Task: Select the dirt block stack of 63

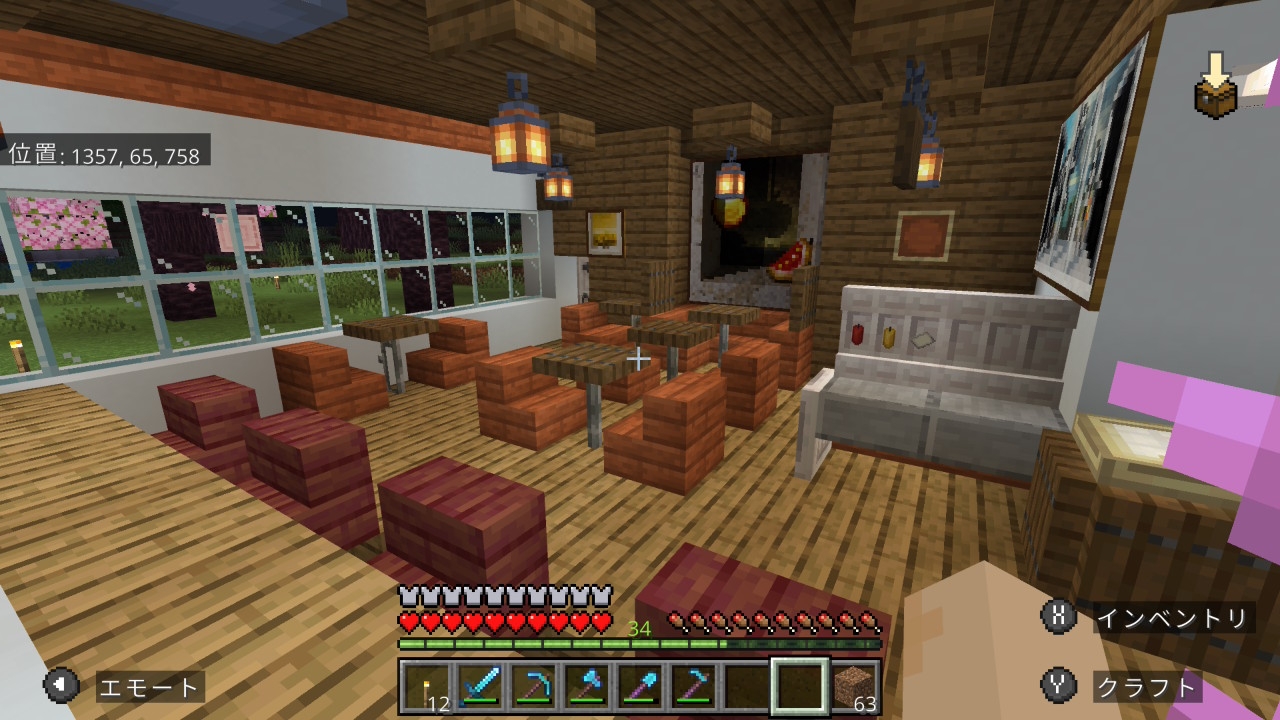Action: pos(854,687)
